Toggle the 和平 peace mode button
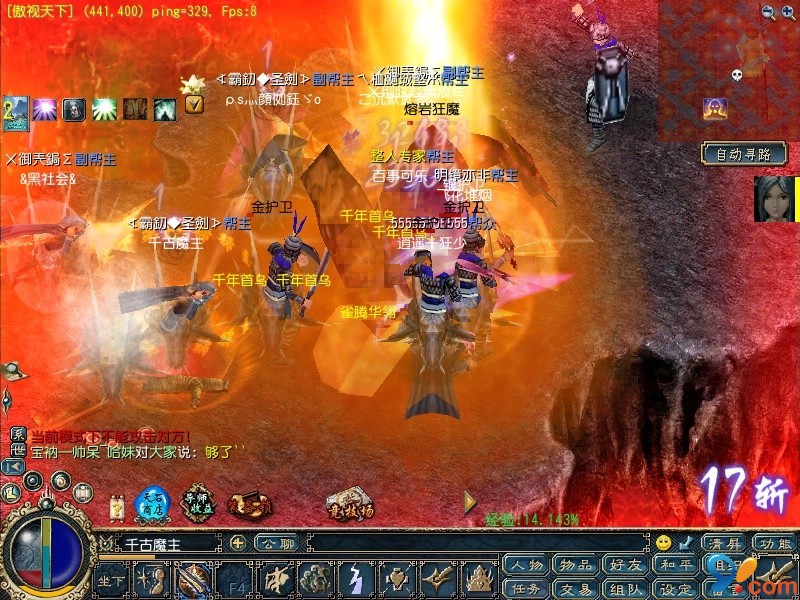 [674, 565]
